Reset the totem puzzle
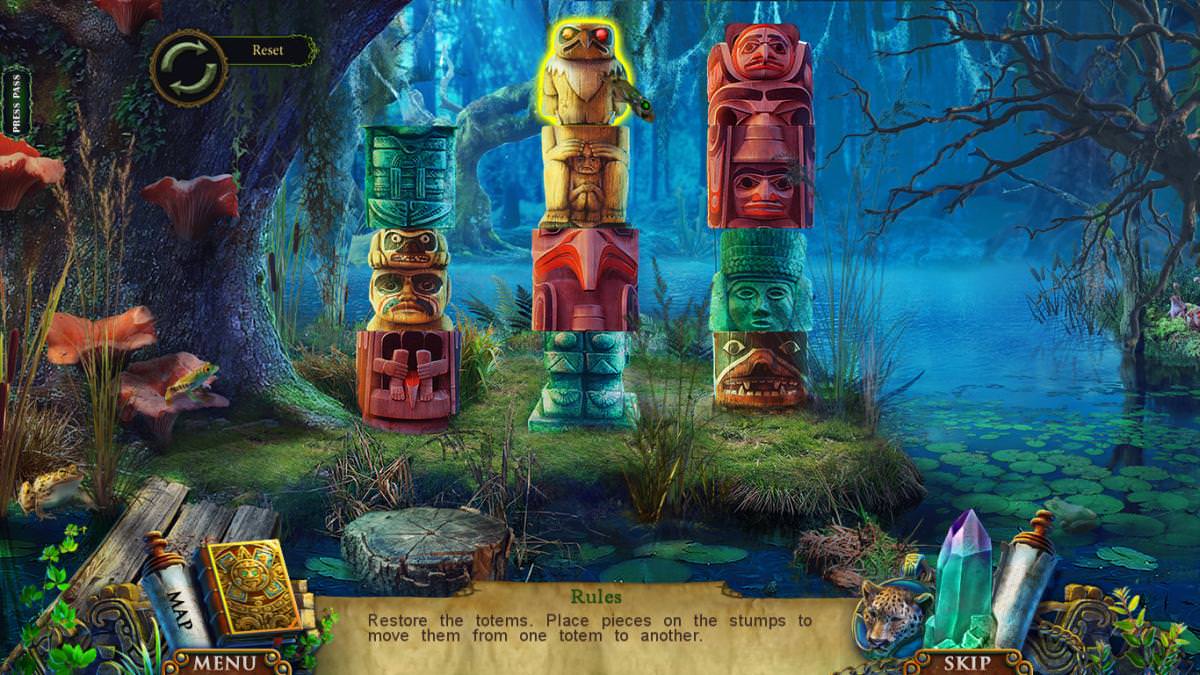 pos(189,68)
